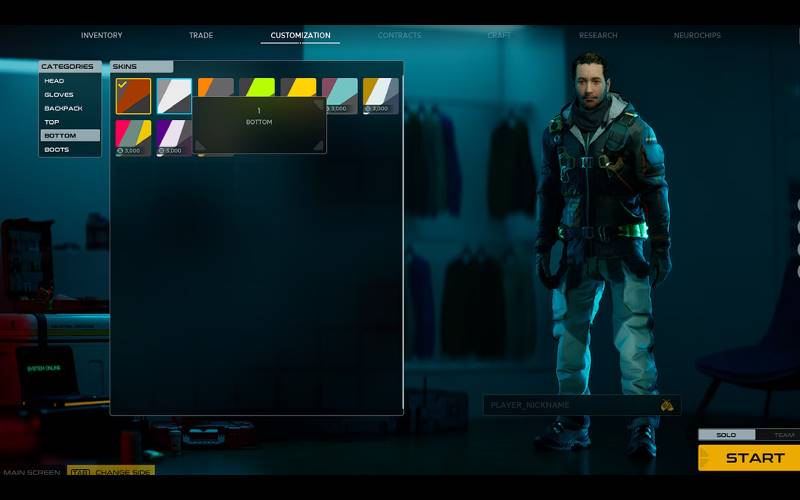Choose the yellow, white and grey skin

point(380,96)
